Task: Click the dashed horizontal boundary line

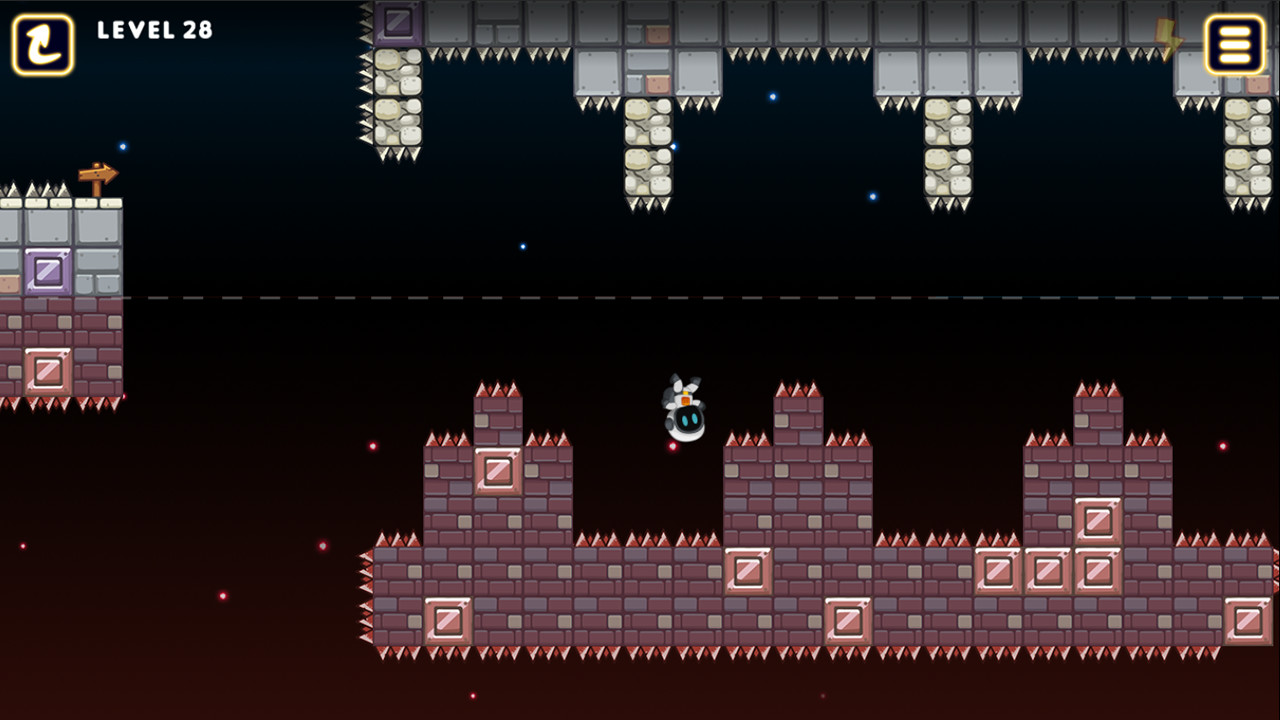Action: [640, 297]
